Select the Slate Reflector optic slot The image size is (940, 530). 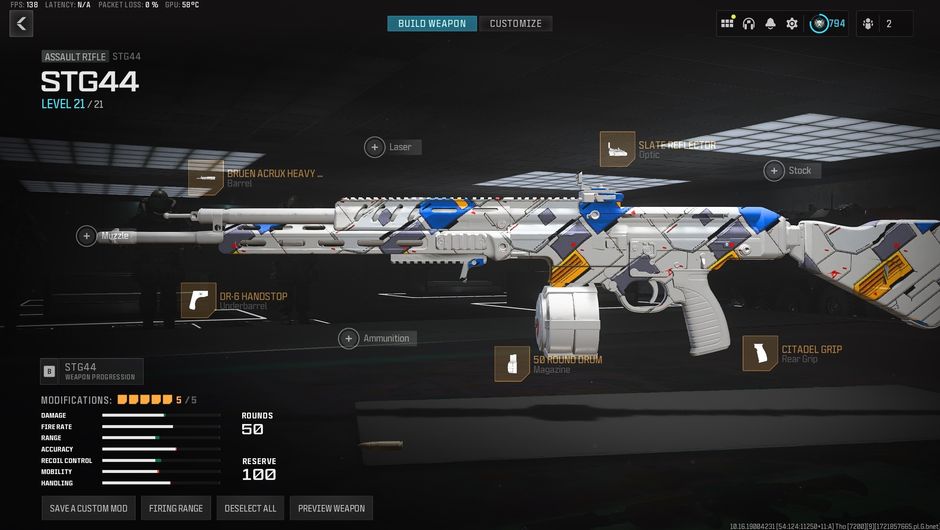(617, 149)
